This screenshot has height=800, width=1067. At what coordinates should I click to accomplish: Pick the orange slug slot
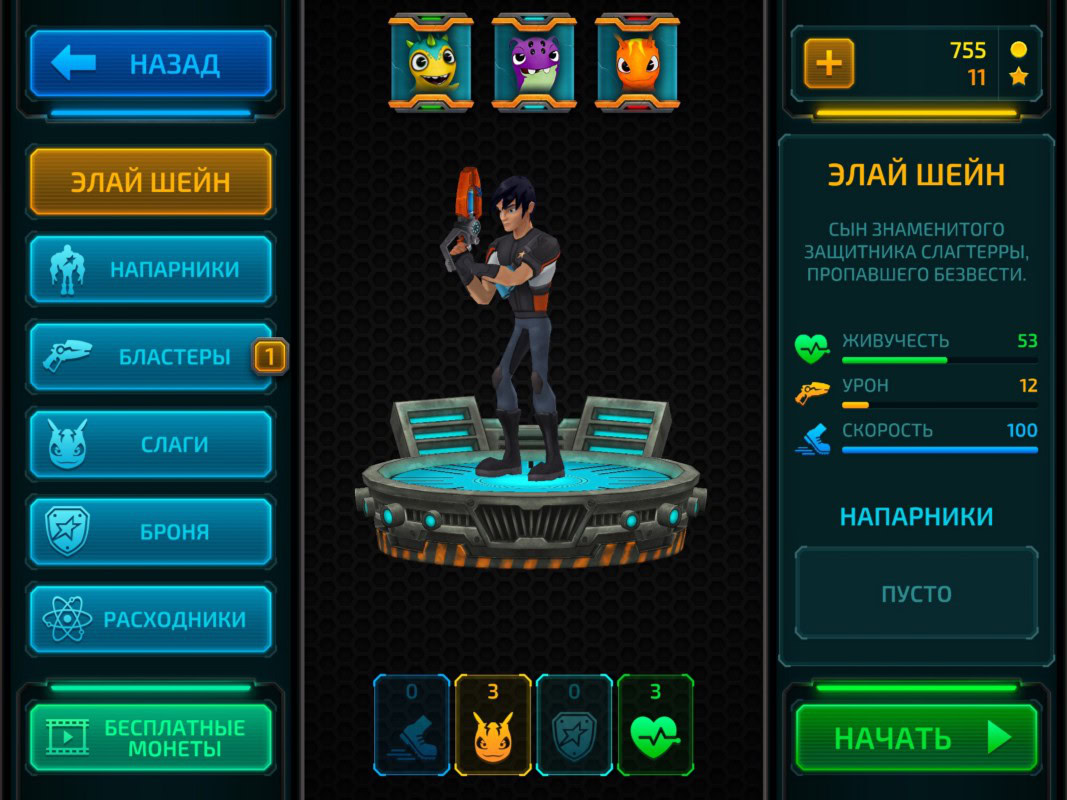tap(638, 62)
